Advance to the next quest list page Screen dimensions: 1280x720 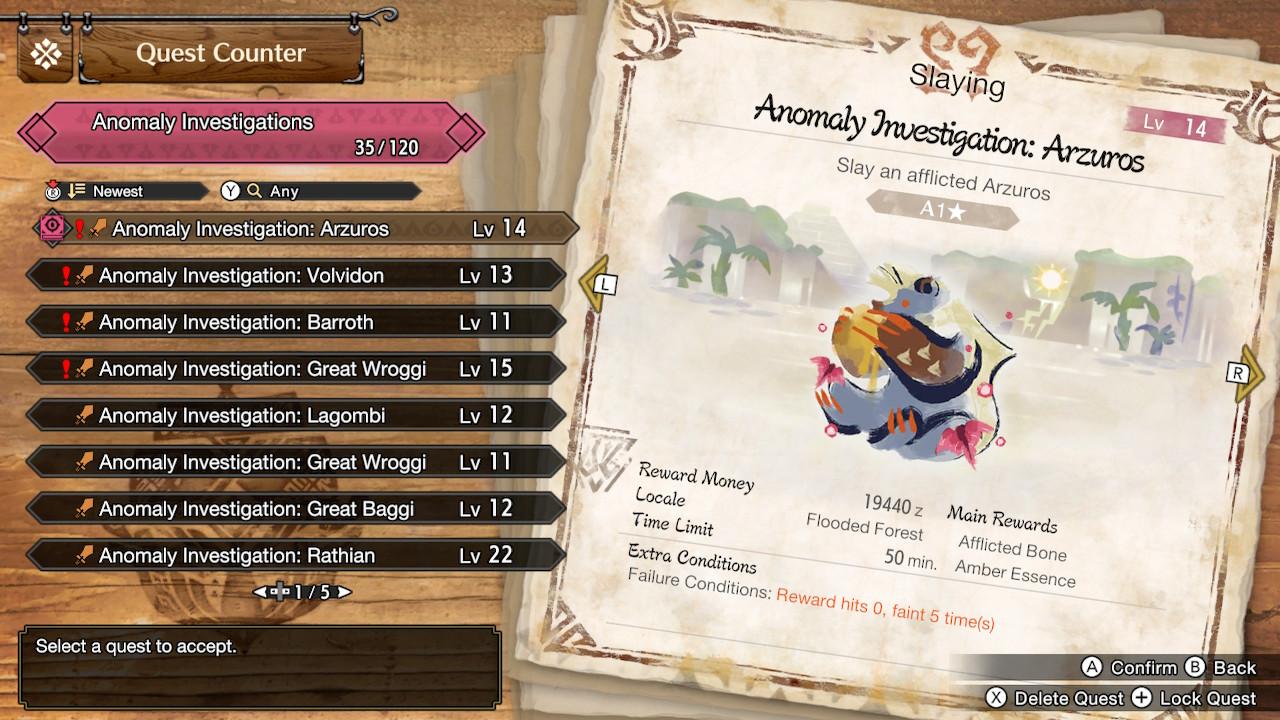click(x=345, y=592)
